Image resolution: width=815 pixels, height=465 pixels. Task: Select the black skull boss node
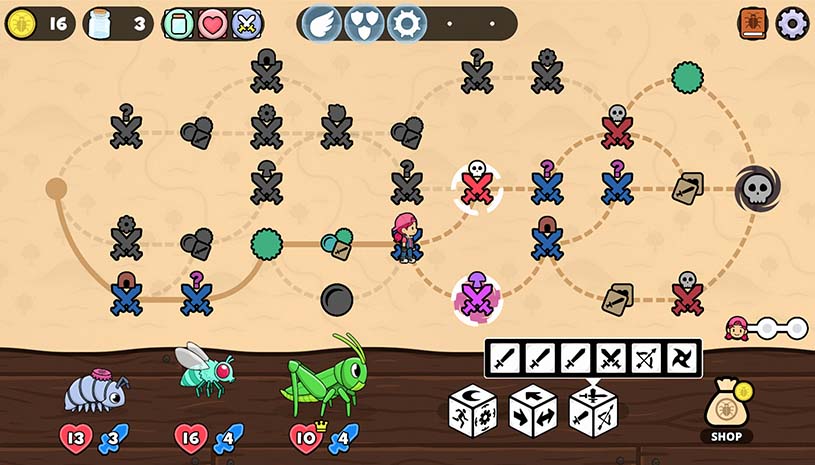pos(757,188)
